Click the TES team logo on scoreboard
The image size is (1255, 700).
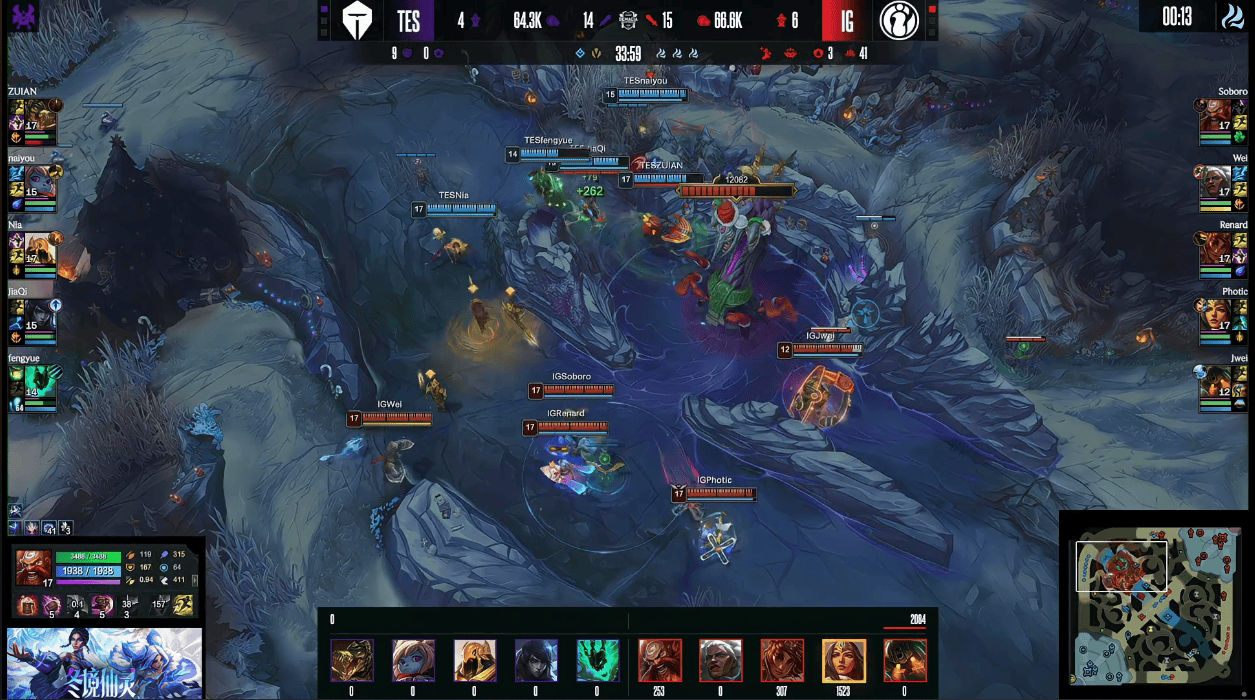[357, 21]
